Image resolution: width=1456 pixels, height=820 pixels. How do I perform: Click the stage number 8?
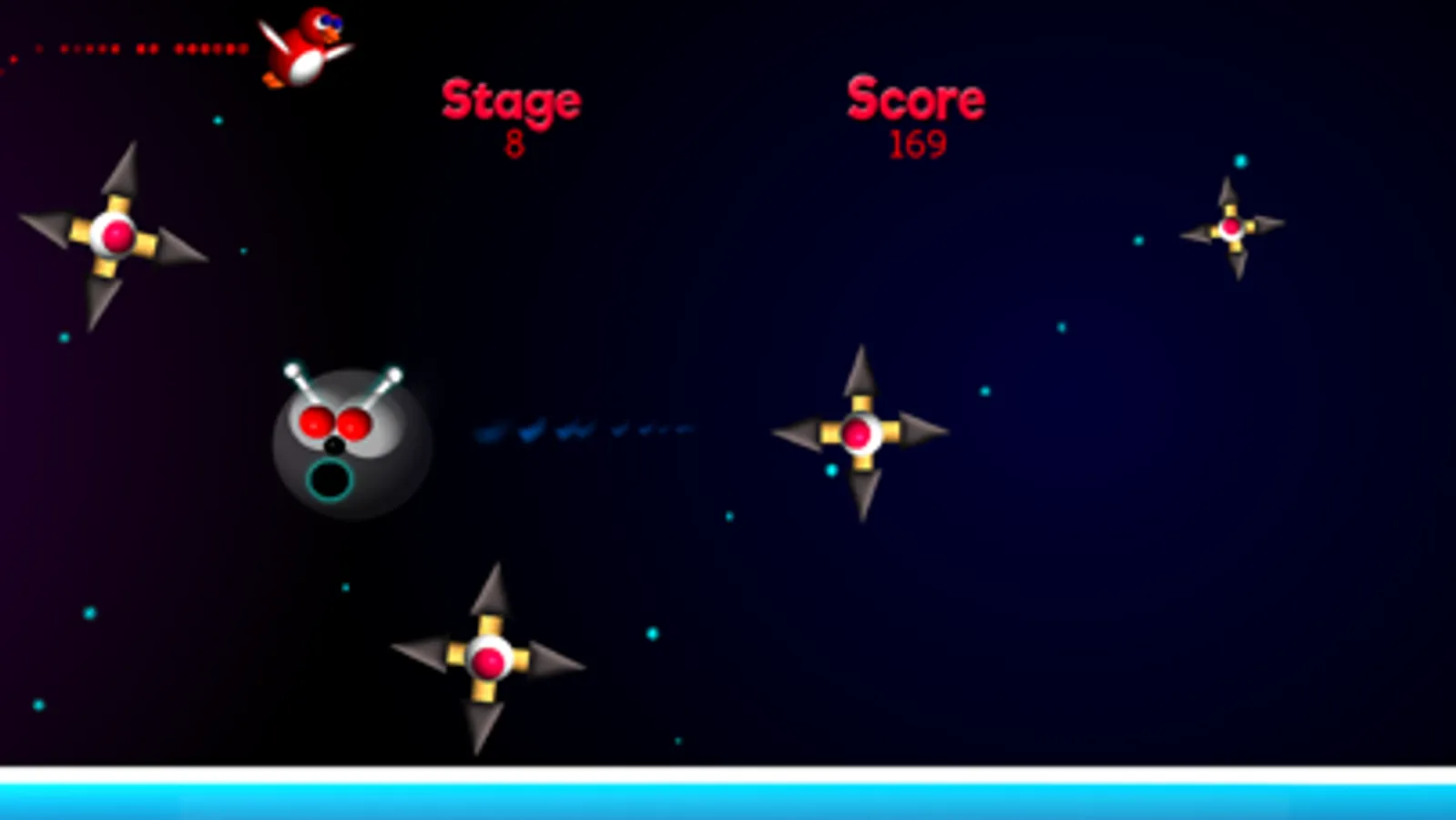[513, 143]
